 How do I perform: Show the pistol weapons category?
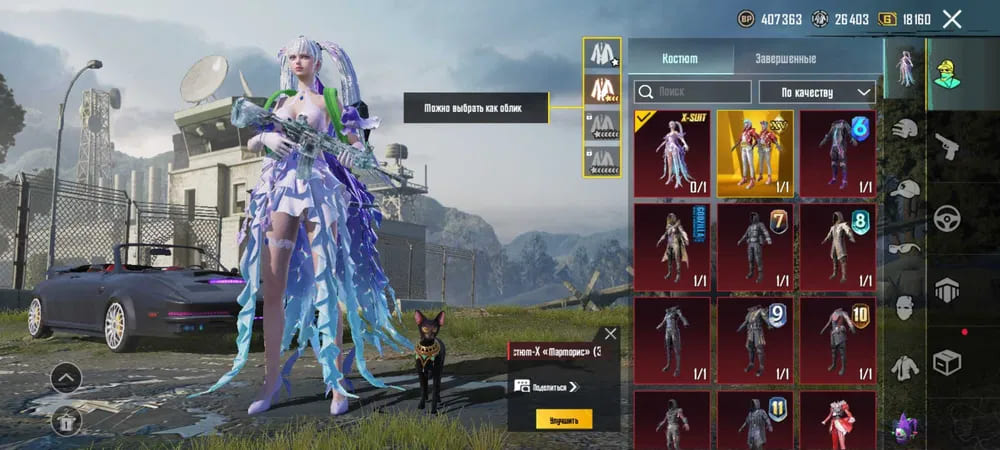coord(947,147)
